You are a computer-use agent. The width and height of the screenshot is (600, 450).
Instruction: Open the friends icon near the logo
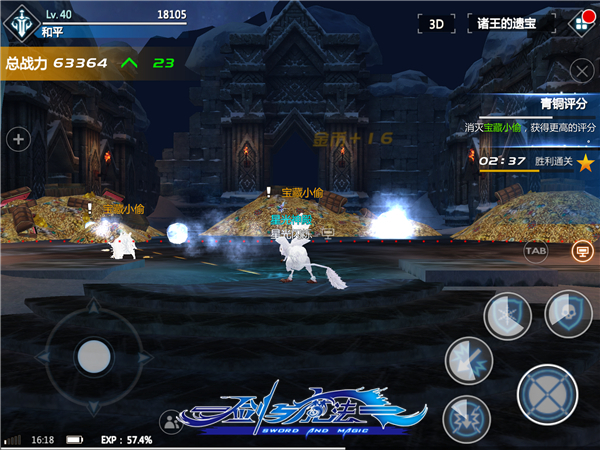pos(171,422)
